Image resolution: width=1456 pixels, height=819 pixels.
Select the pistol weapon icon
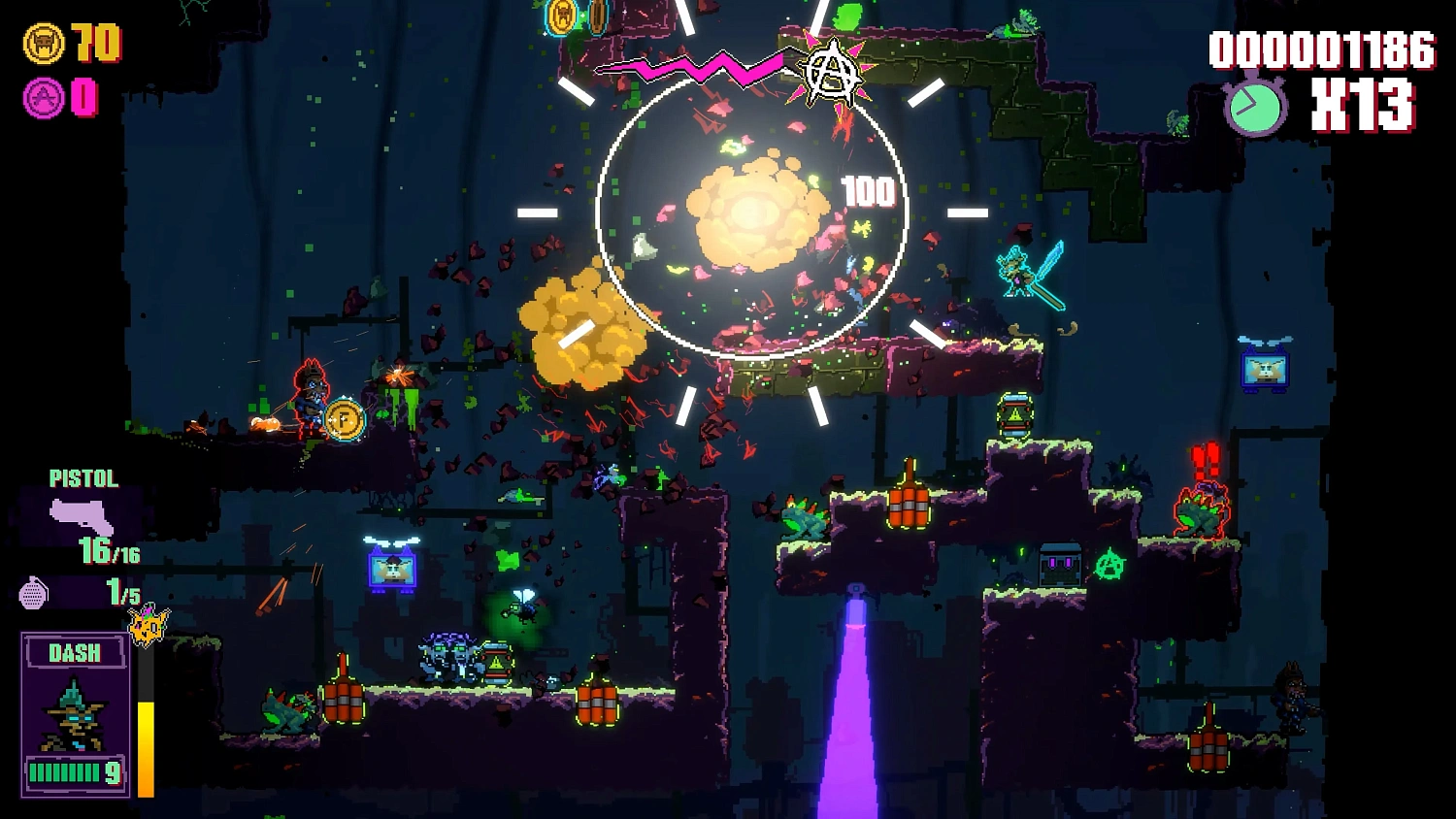tap(82, 516)
